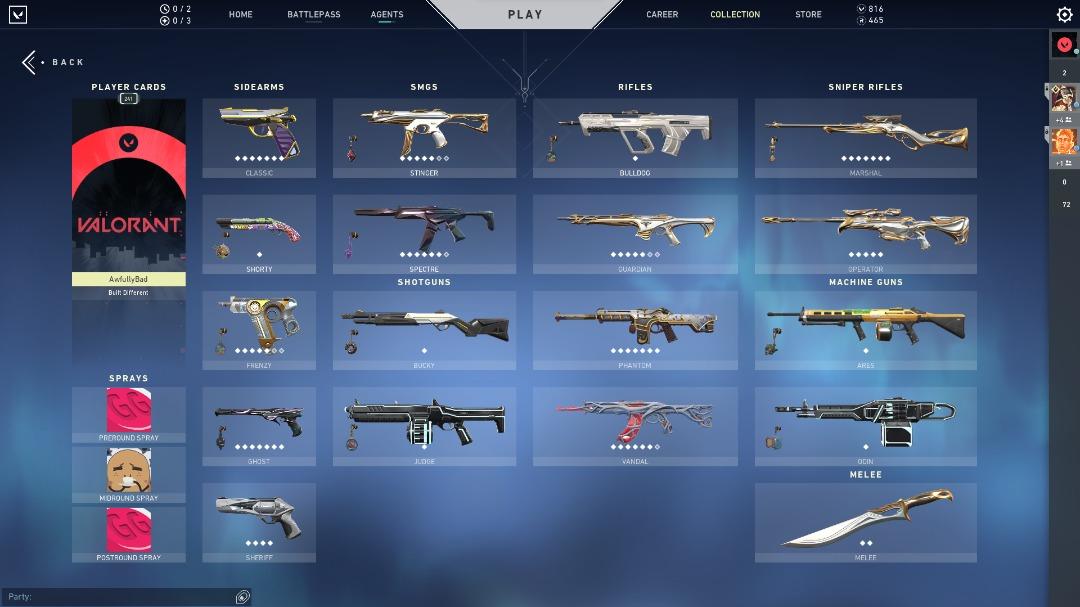Select the Operator sniper rifle tile
The width and height of the screenshot is (1080, 607).
(x=865, y=233)
